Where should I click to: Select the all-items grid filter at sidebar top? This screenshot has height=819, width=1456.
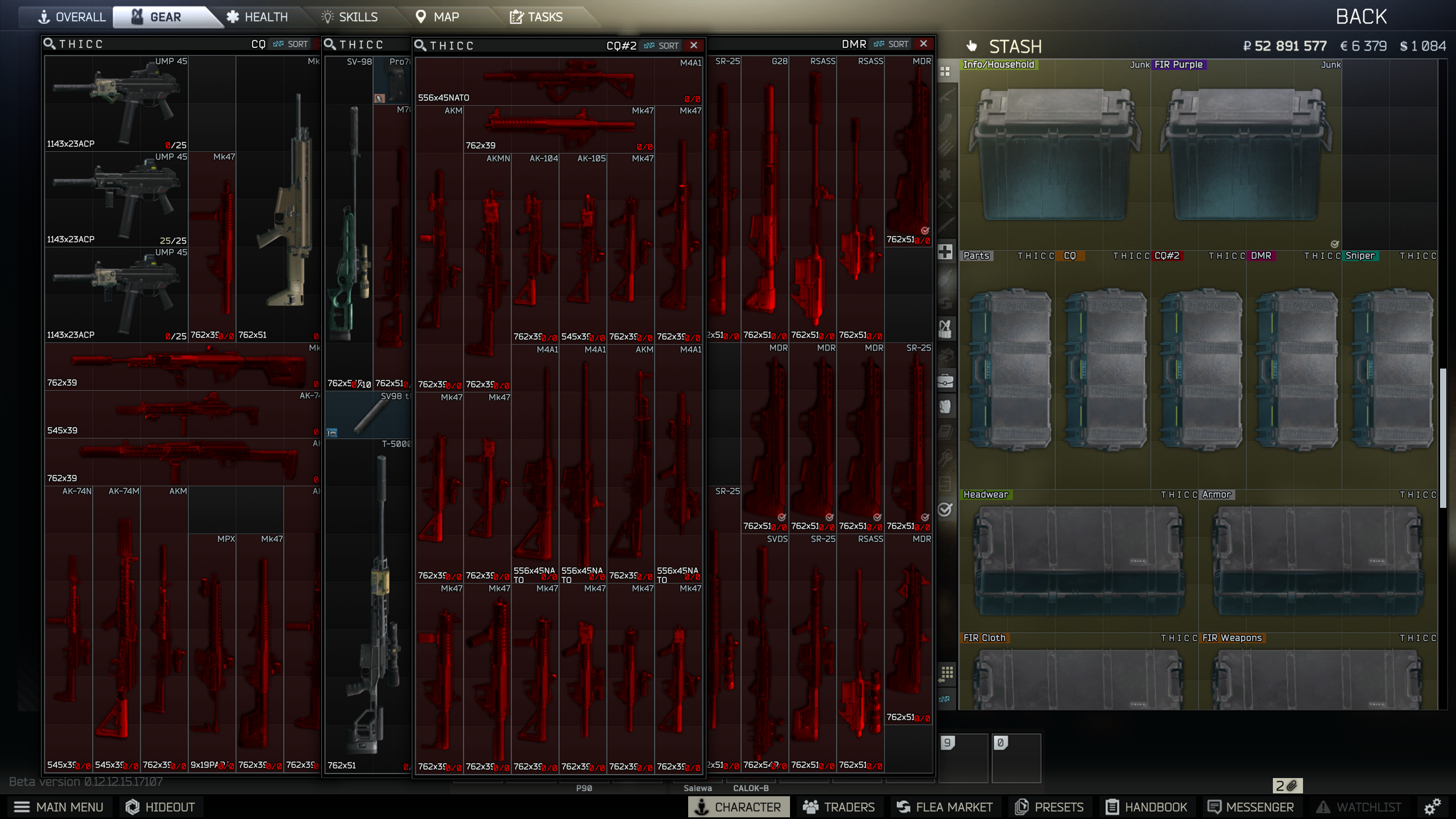point(946,71)
